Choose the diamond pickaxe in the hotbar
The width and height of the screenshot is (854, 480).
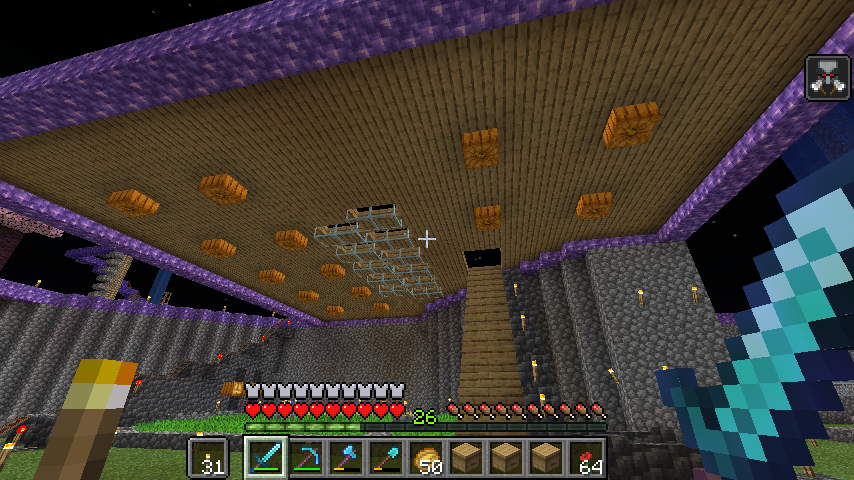pos(306,457)
